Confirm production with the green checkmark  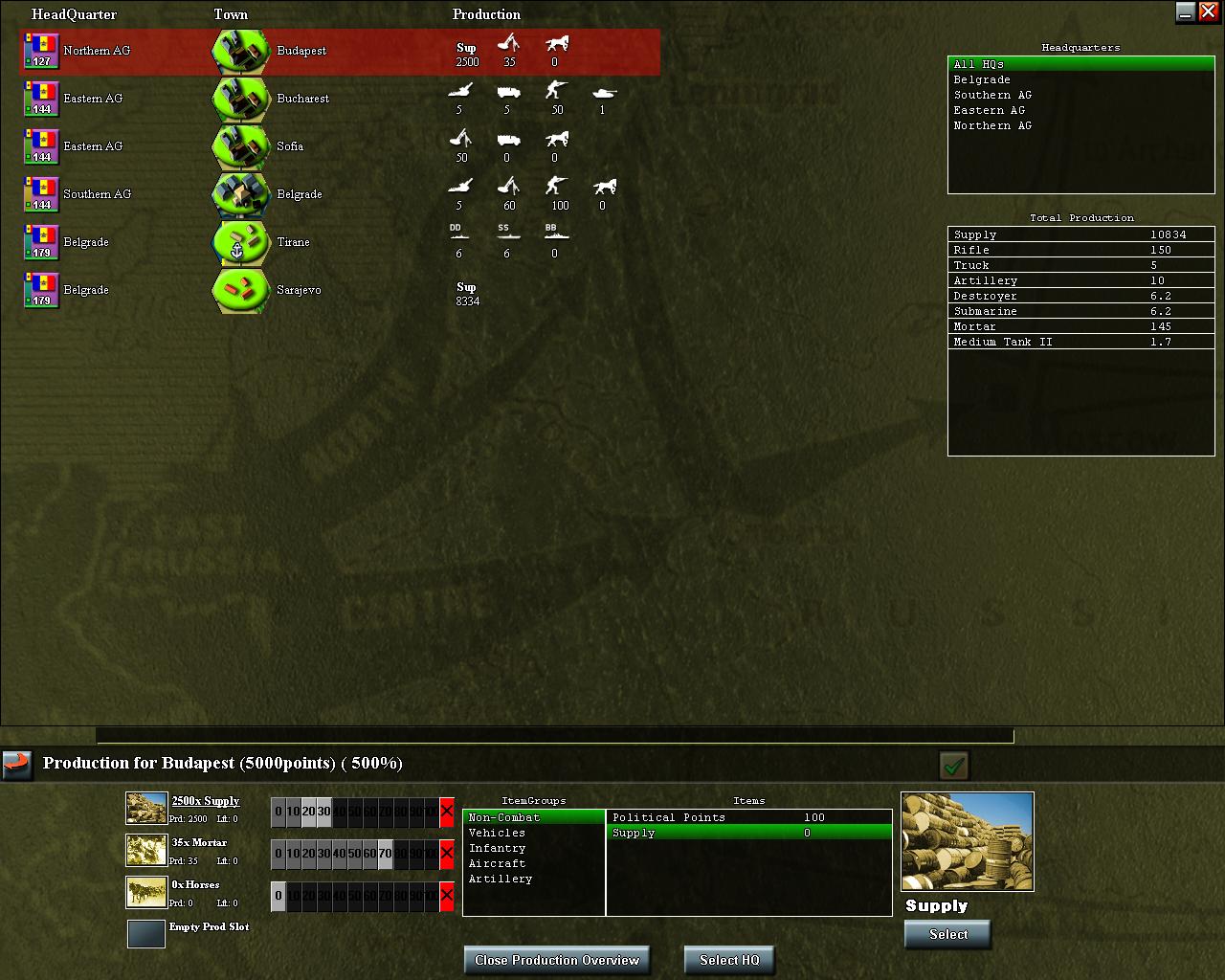click(x=951, y=766)
